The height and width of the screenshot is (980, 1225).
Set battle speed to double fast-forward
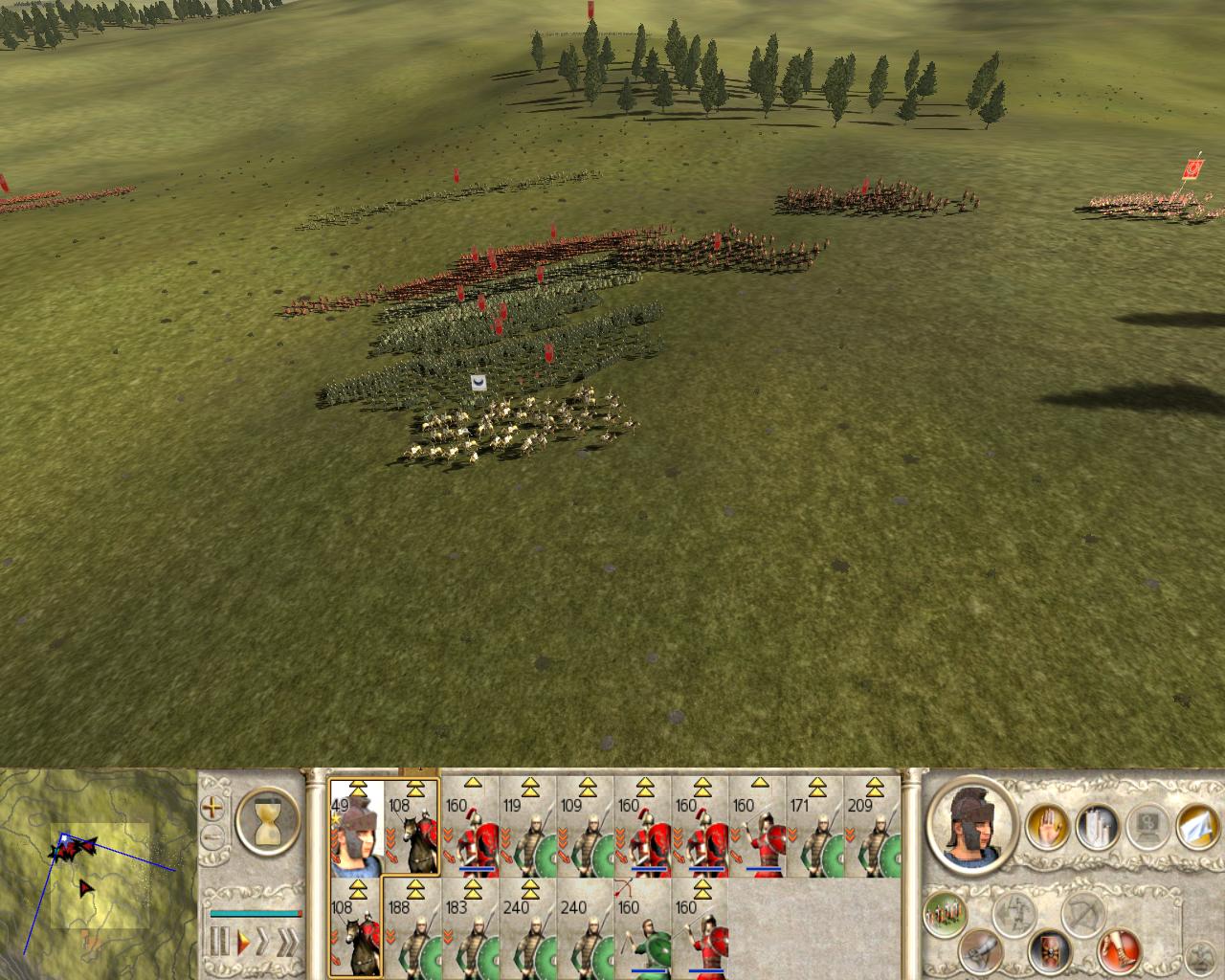pos(264,942)
